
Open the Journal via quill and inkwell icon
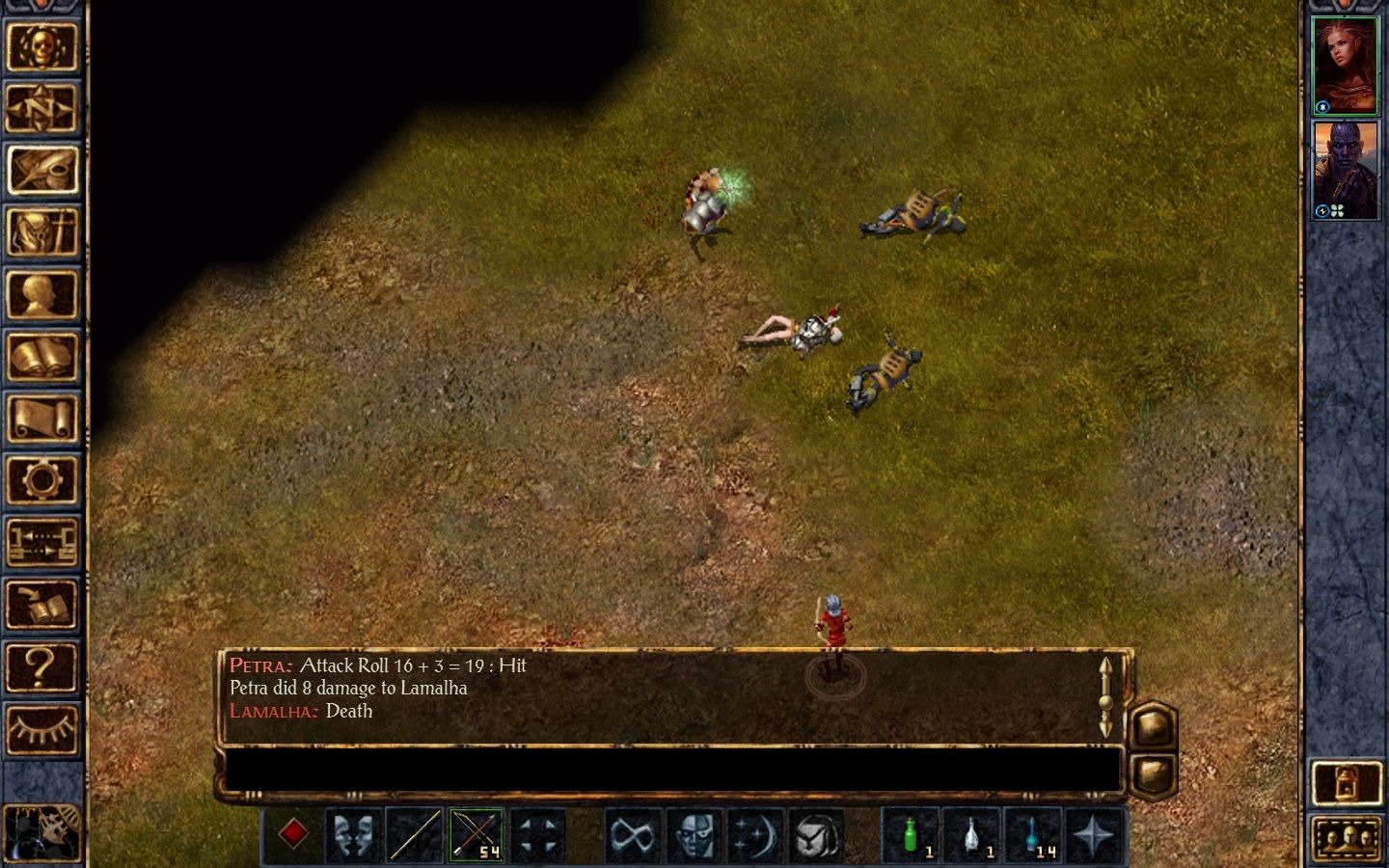click(43, 169)
